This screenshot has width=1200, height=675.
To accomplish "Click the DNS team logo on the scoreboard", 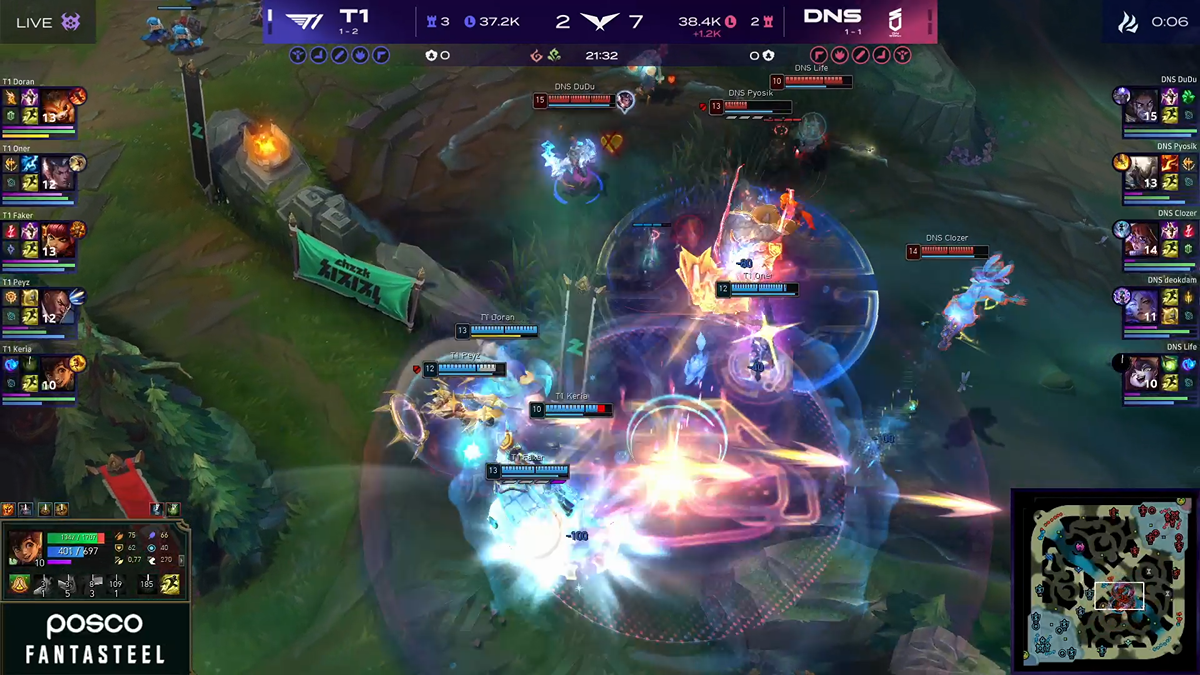I will (896, 21).
